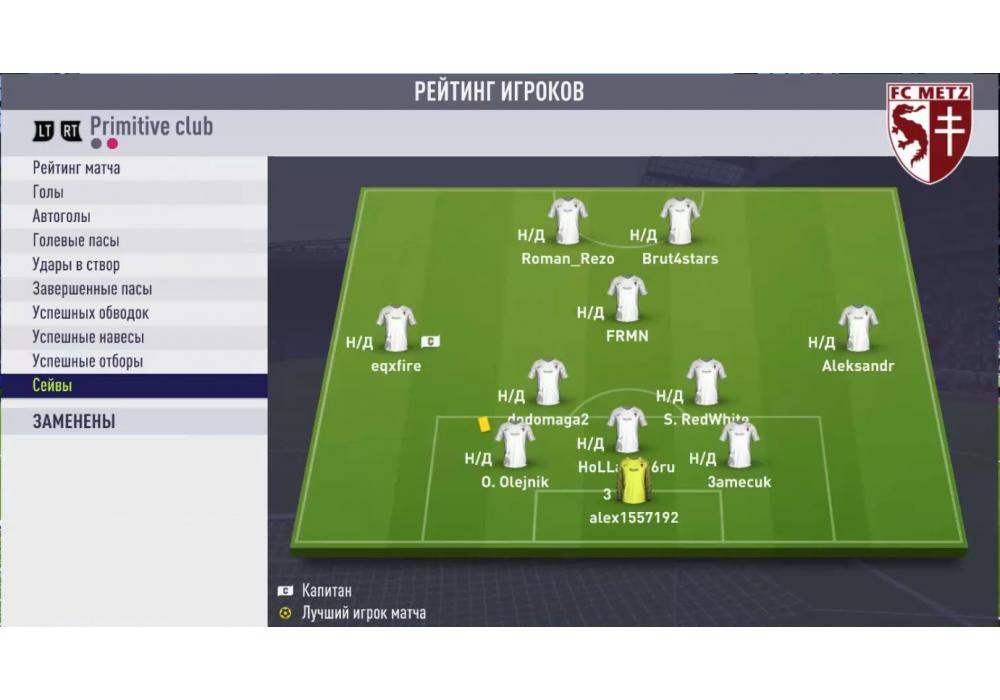Pick defender 3amecuk on the pitch
This screenshot has width=1000, height=700.
(x=739, y=445)
